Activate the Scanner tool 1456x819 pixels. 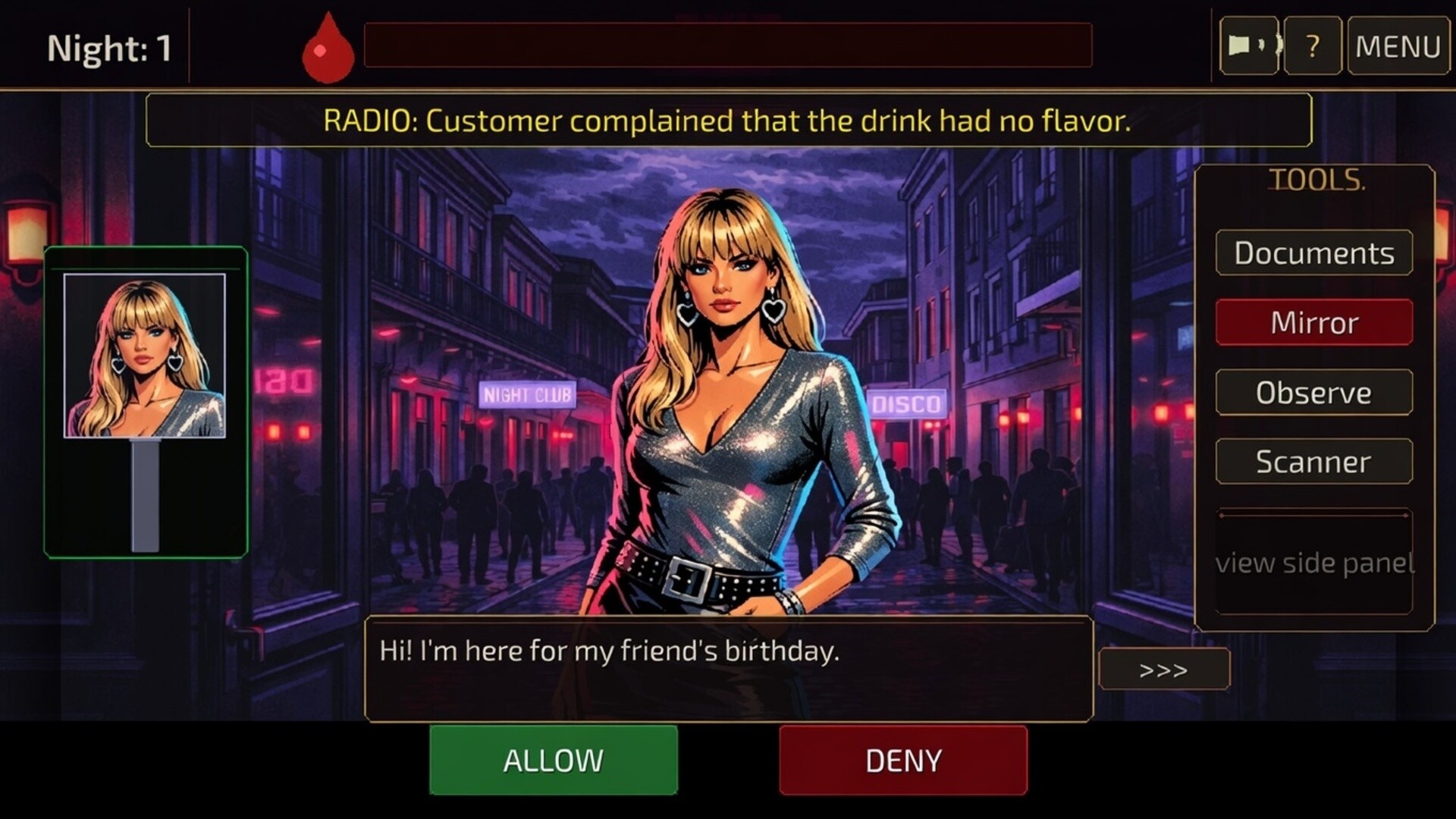click(1313, 462)
